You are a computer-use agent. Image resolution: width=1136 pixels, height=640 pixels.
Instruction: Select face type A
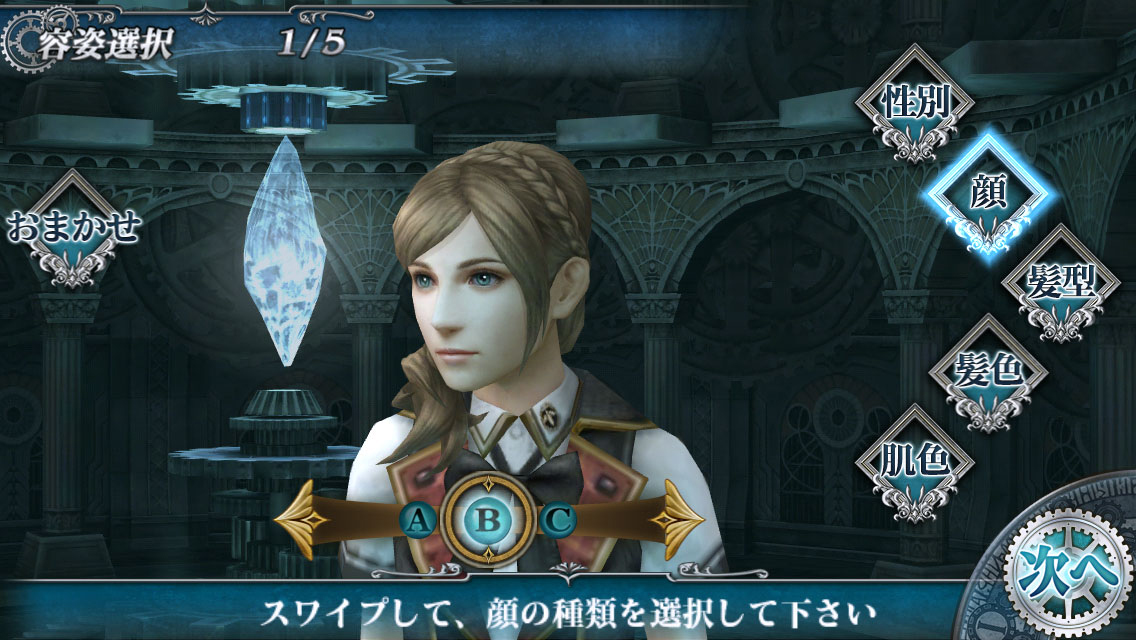(419, 520)
